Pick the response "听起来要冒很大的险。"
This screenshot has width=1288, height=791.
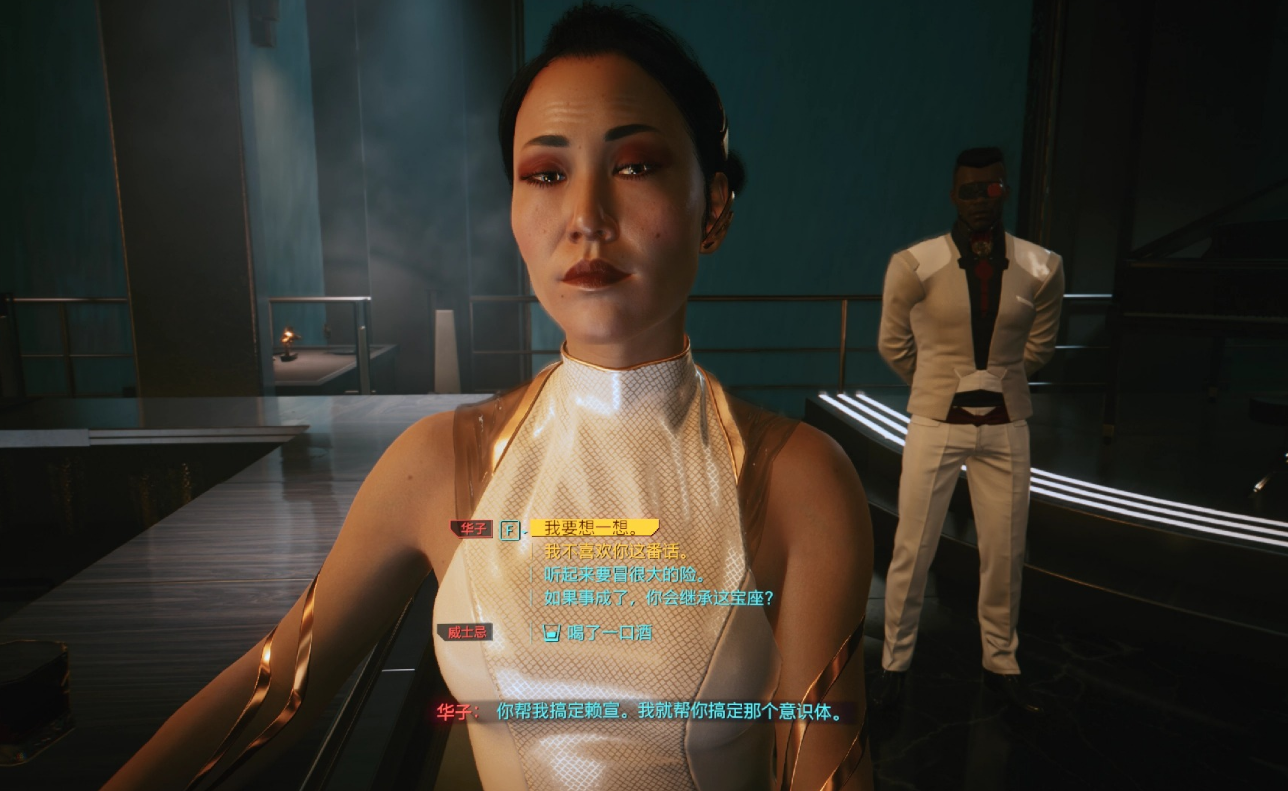(x=625, y=575)
